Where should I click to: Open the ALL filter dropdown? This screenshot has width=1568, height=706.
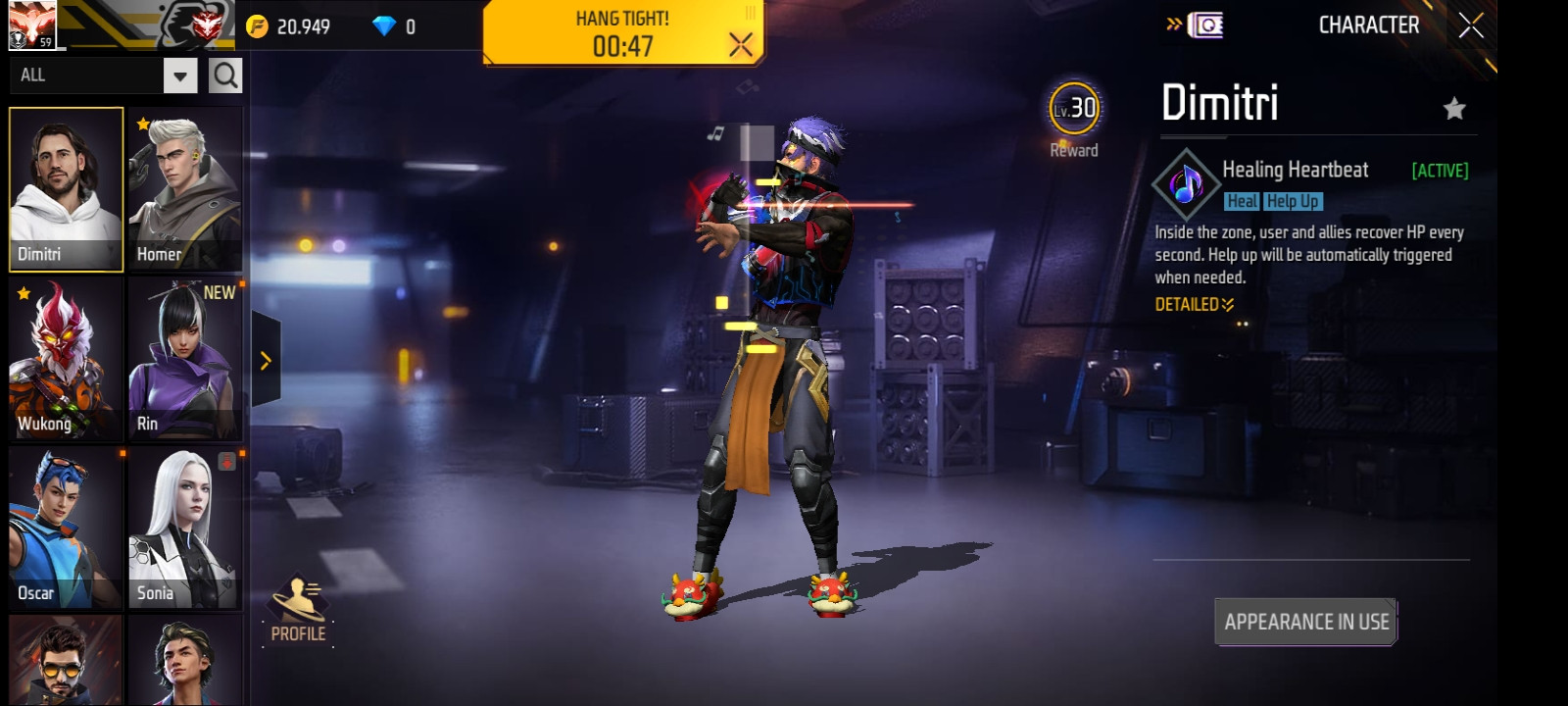180,76
